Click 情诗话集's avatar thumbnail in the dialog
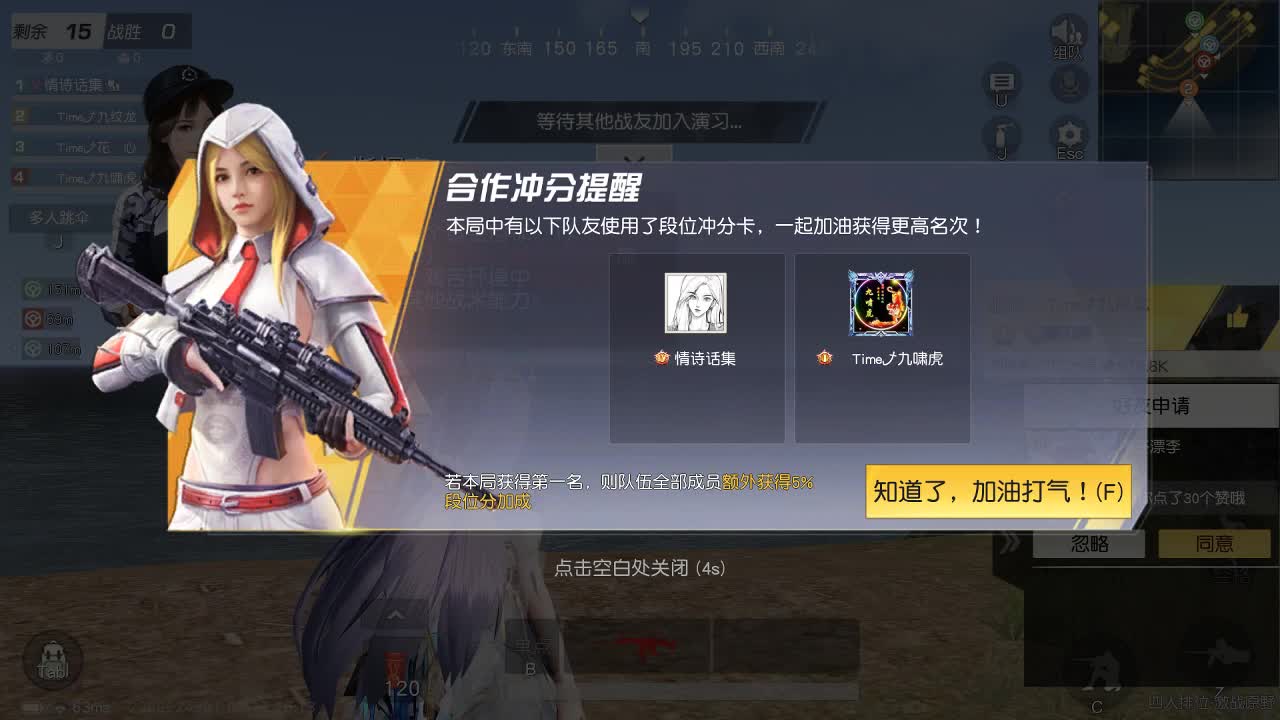Image resolution: width=1280 pixels, height=720 pixels. (x=697, y=303)
